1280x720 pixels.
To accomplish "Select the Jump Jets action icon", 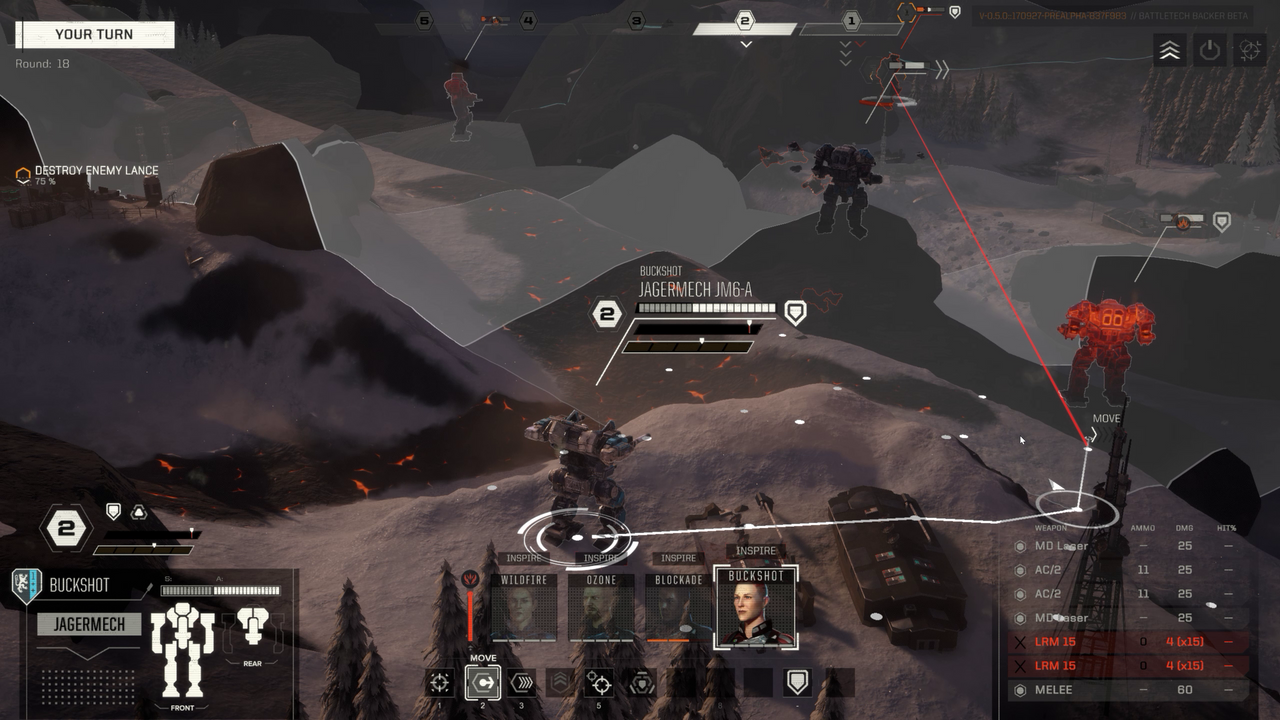I will coord(561,682).
